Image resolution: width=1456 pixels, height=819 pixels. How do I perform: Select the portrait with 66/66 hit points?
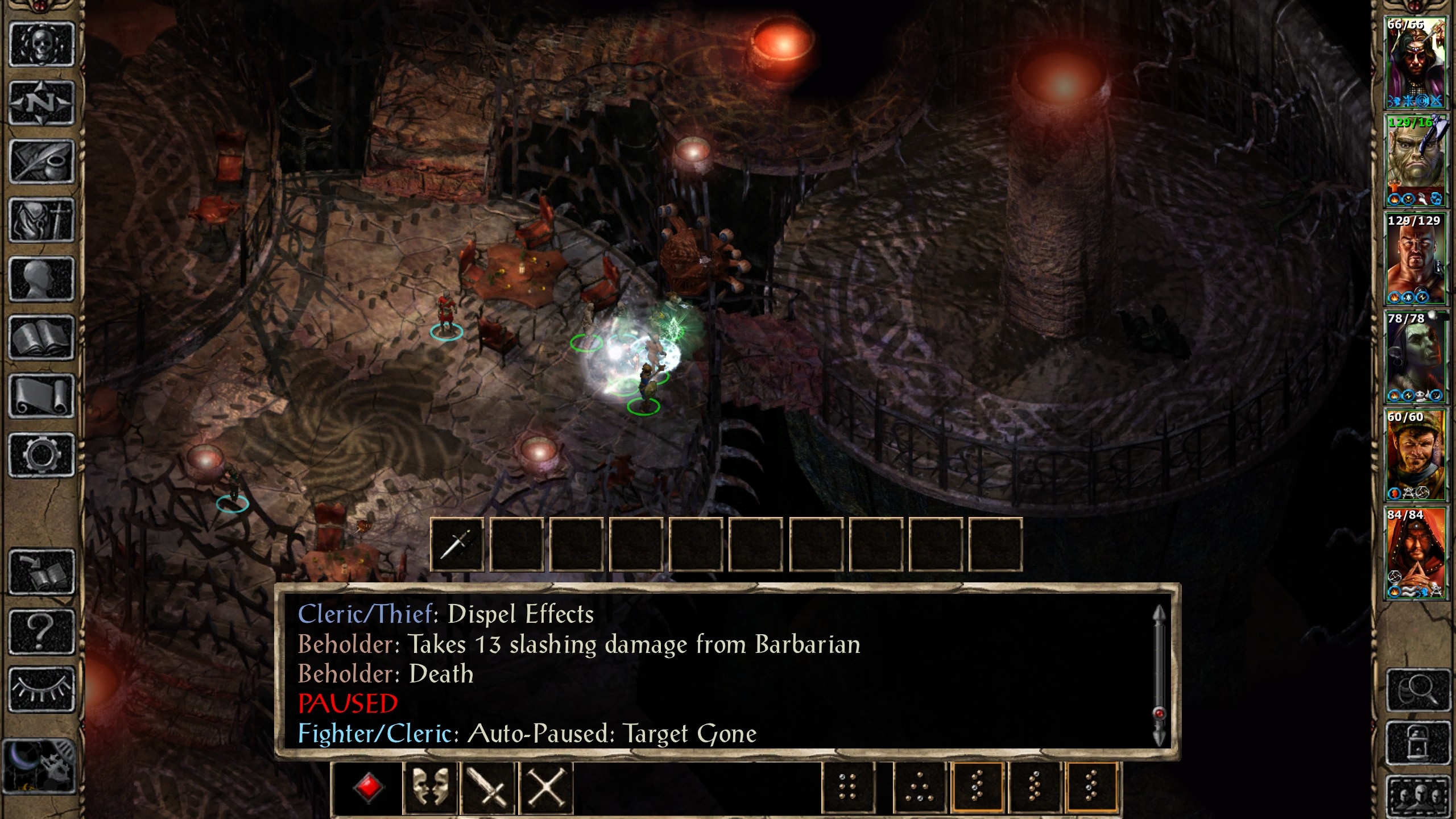[1415, 63]
